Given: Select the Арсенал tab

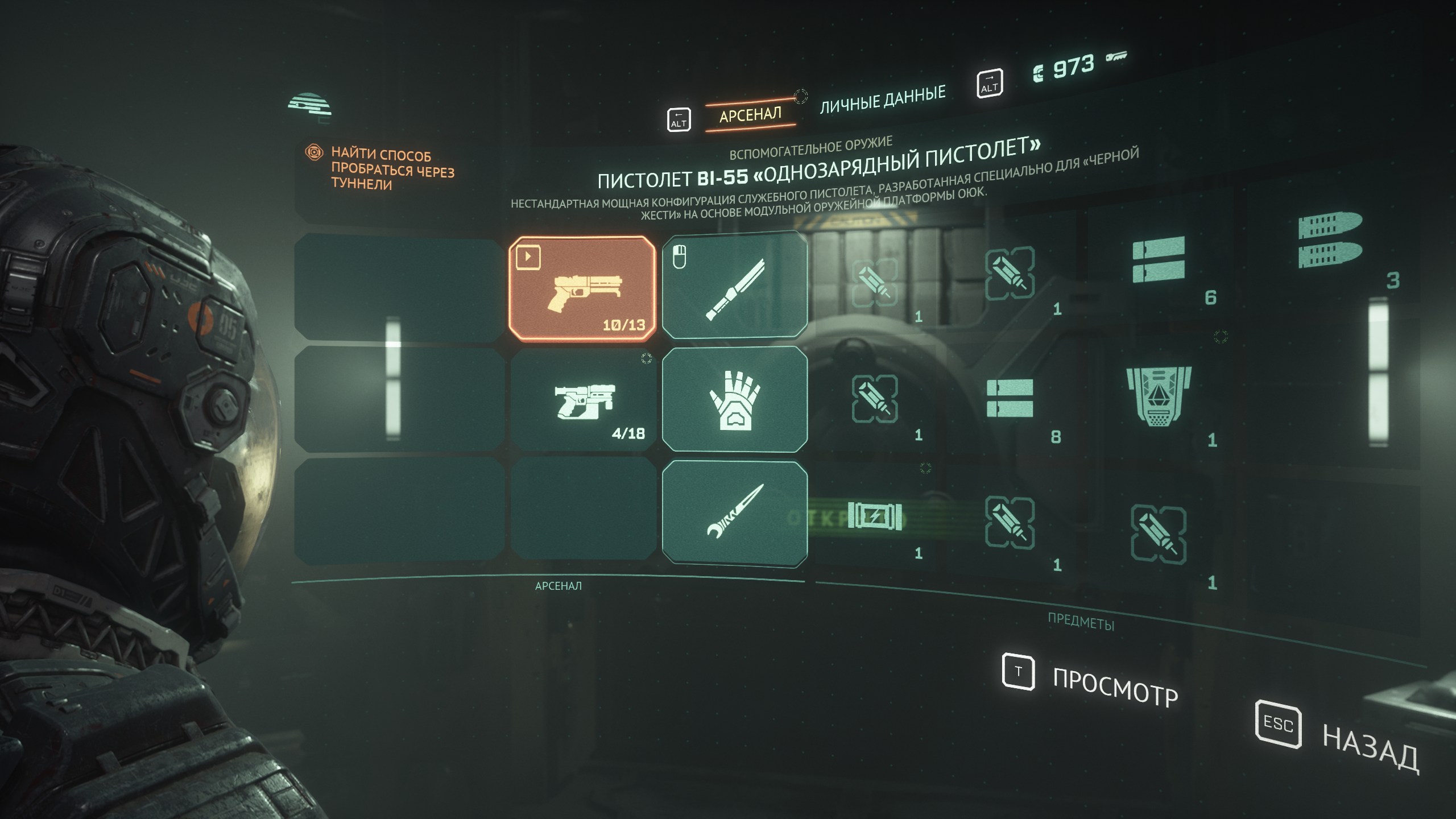Looking at the screenshot, I should pyautogui.click(x=750, y=115).
